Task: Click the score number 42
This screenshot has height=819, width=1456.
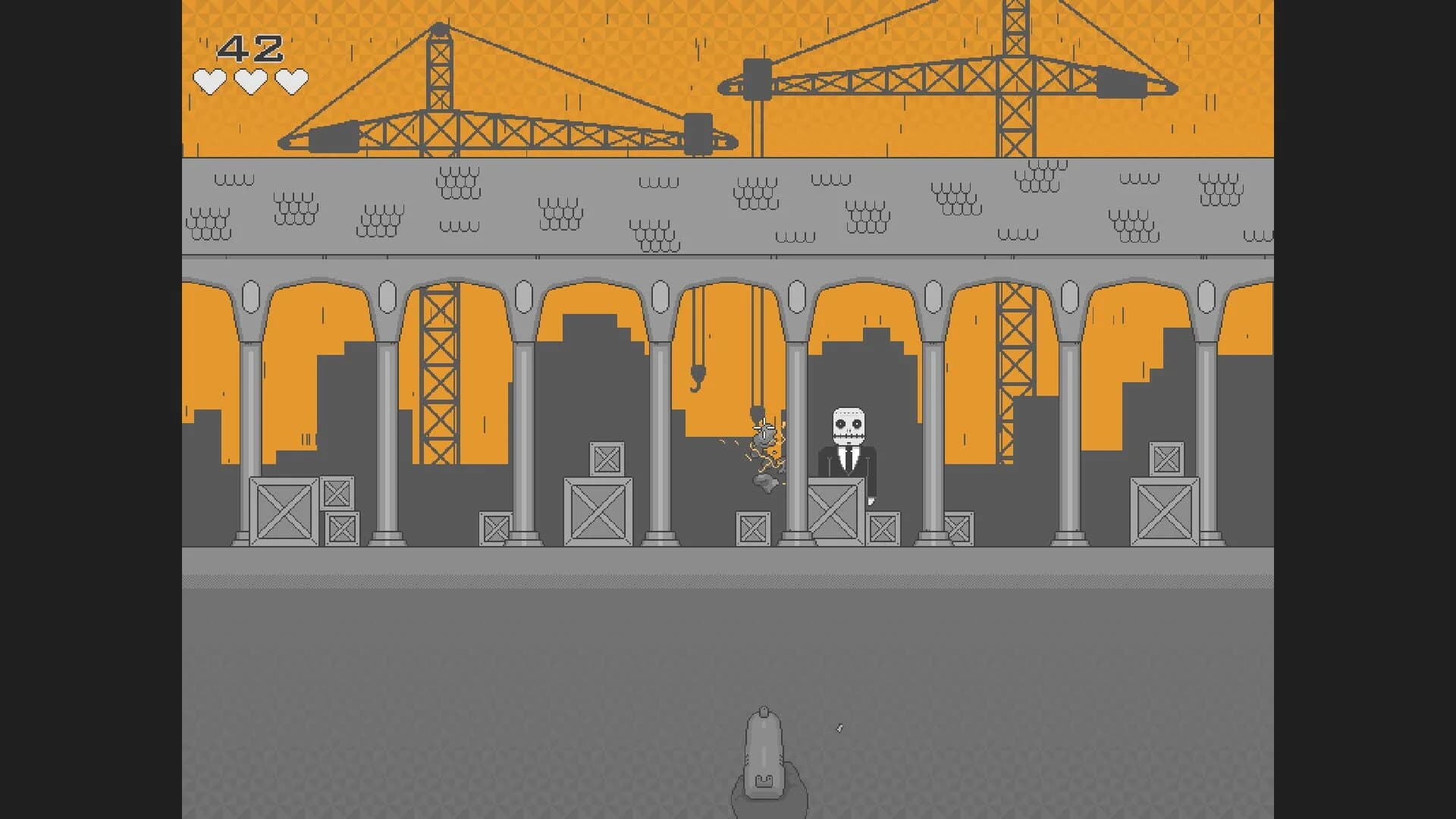Action: (x=250, y=47)
